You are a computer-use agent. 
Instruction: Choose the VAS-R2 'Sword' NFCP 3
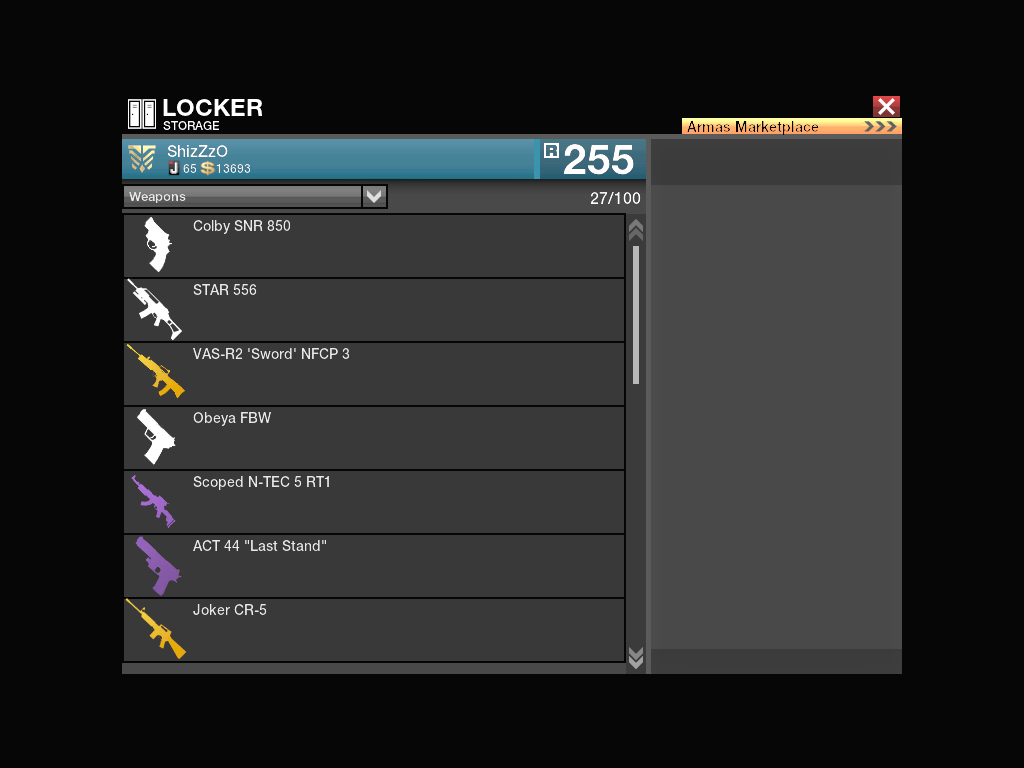point(374,374)
